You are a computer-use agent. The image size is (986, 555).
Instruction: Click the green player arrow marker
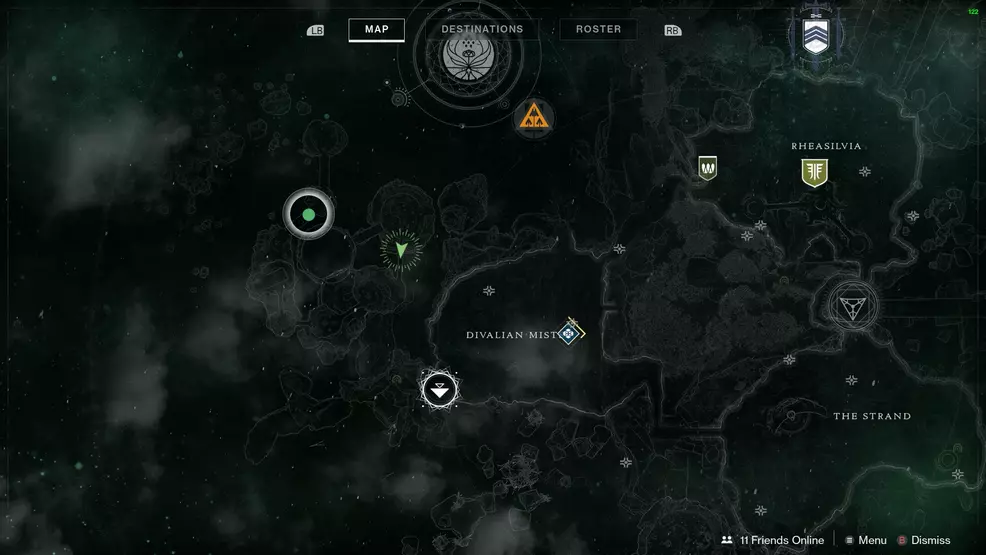(401, 250)
